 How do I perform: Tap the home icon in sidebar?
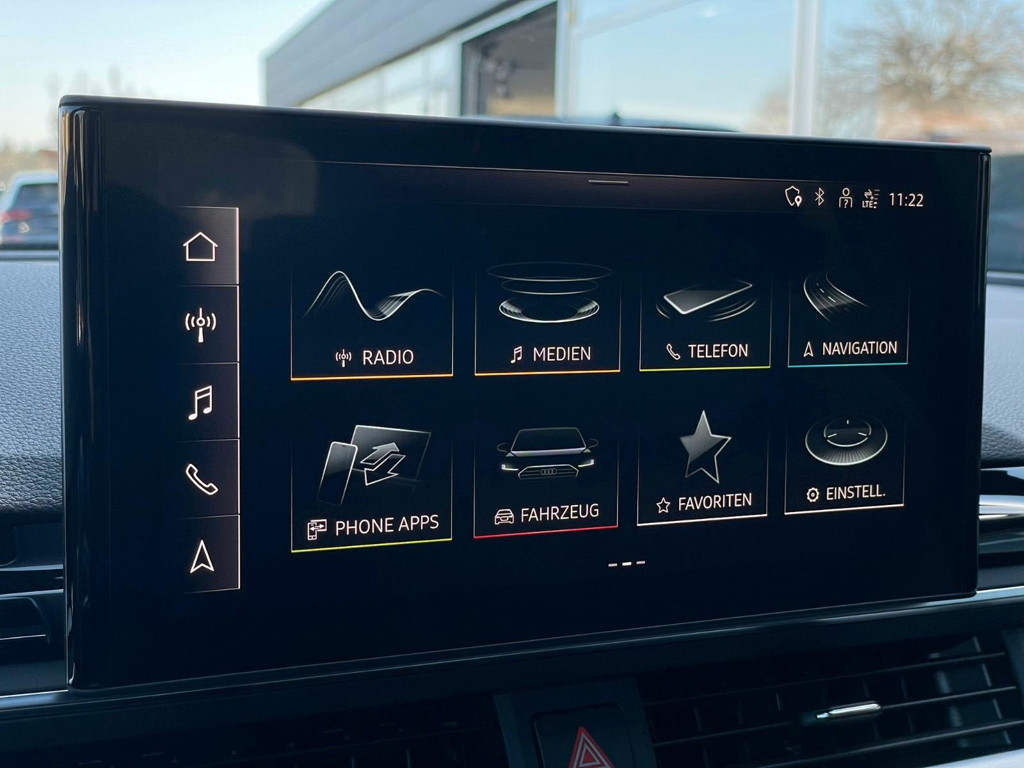(201, 246)
